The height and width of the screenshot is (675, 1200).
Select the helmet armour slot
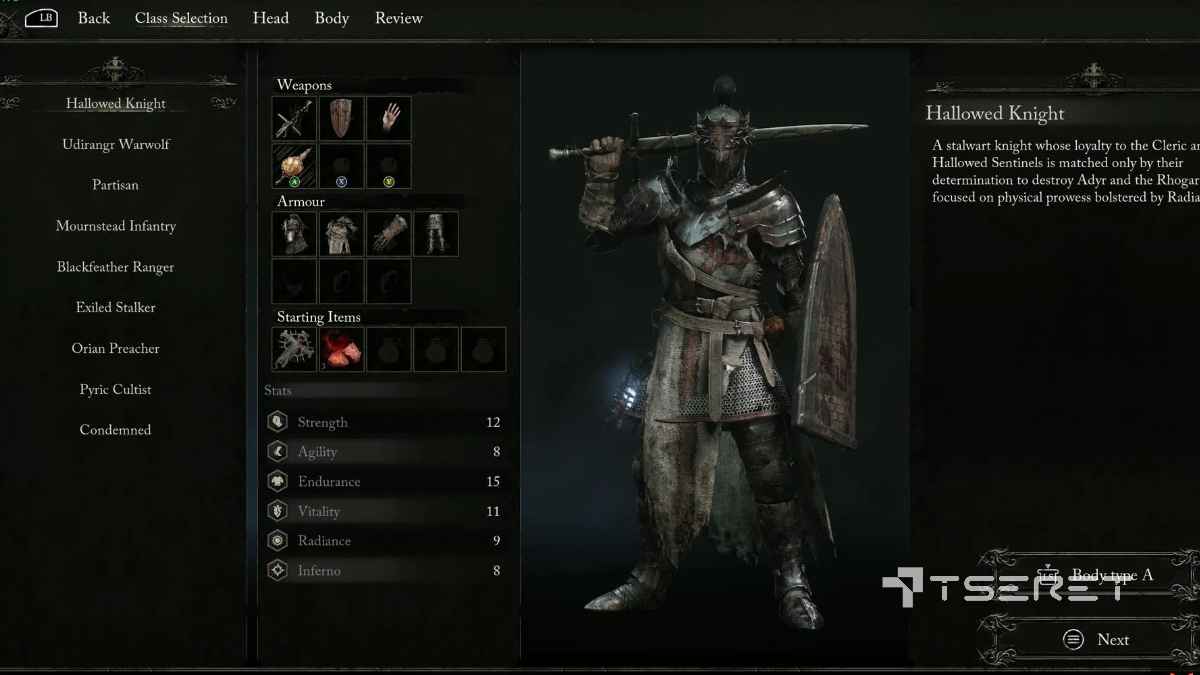click(294, 234)
